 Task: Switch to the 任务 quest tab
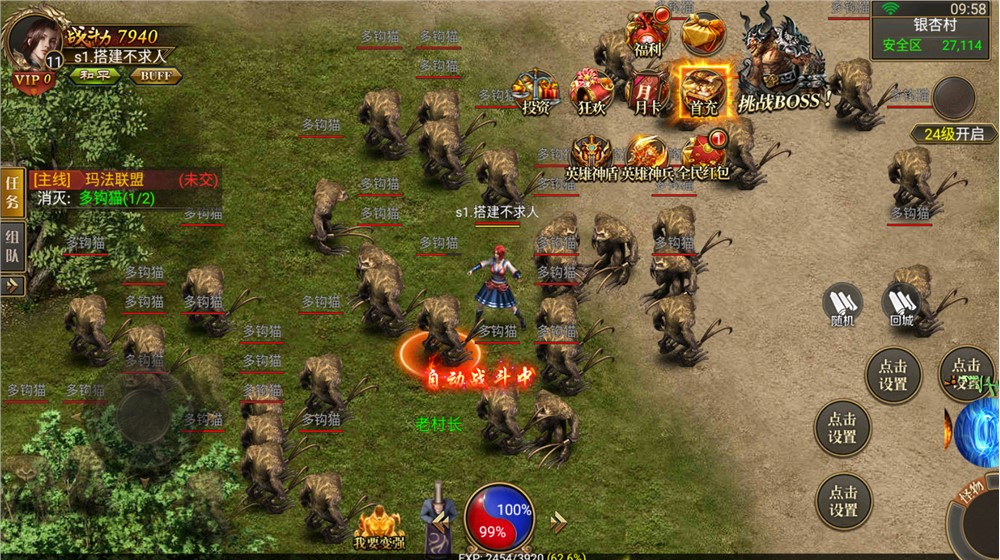(12, 192)
